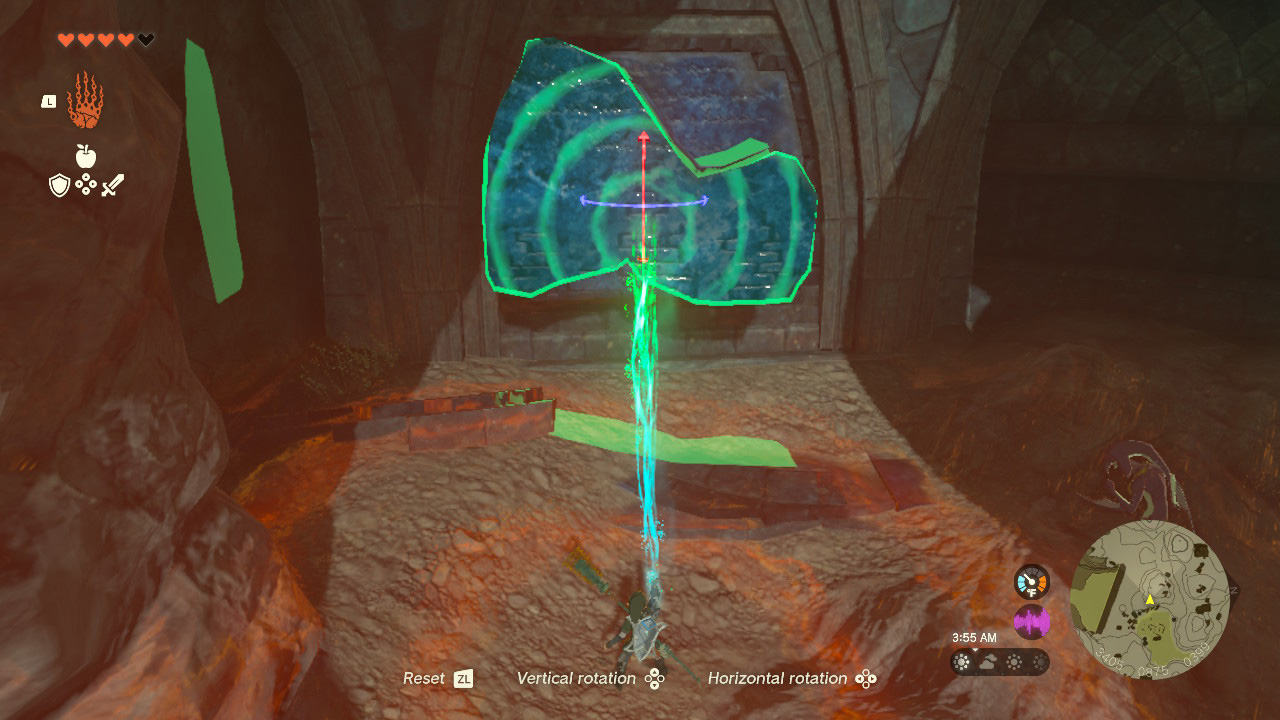This screenshot has width=1280, height=720.
Task: Select the Ultrahand ability hand icon
Action: [x=86, y=98]
